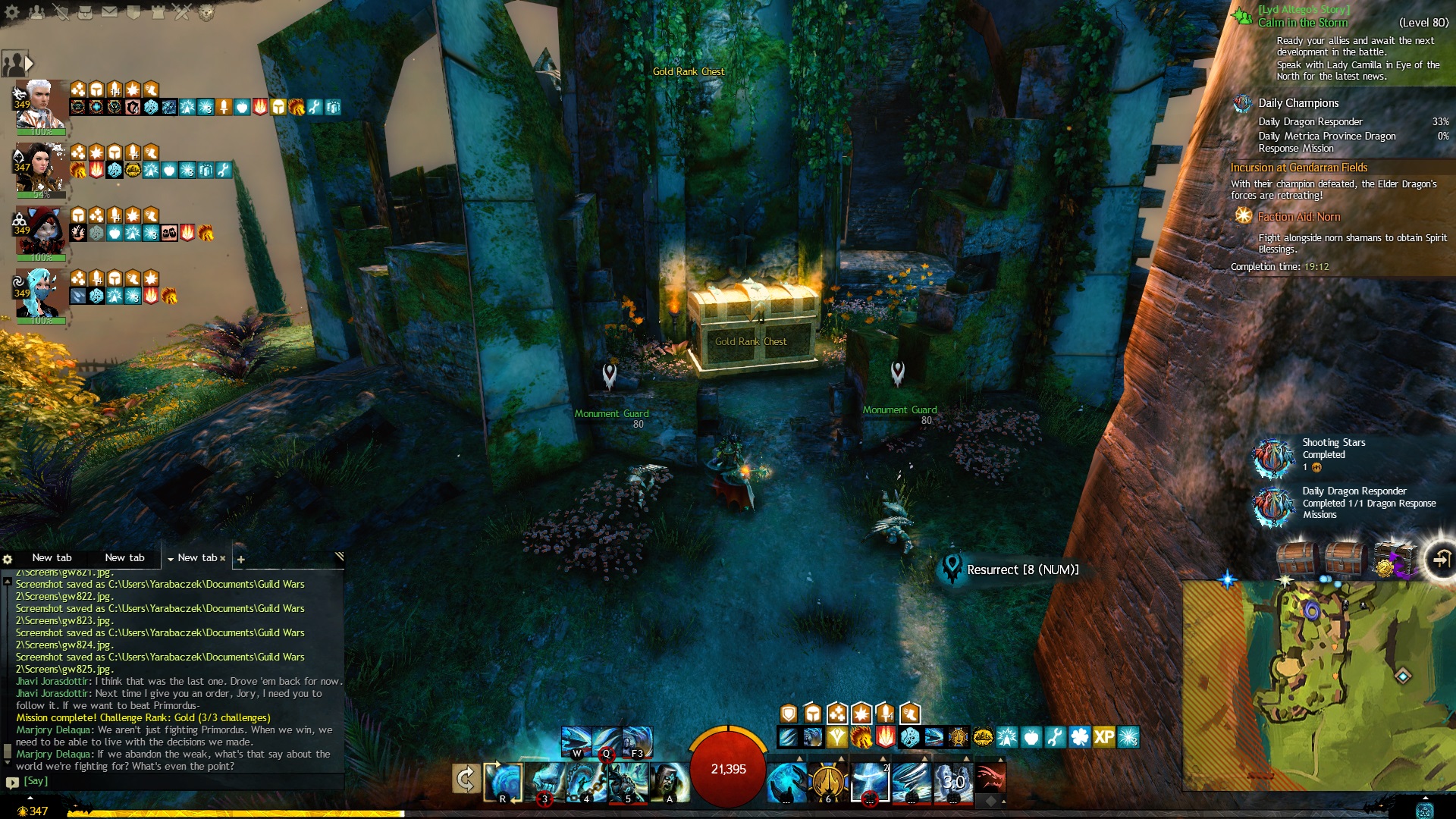Open the inventory bag icon
This screenshot has width=1456, height=819.
point(86,12)
